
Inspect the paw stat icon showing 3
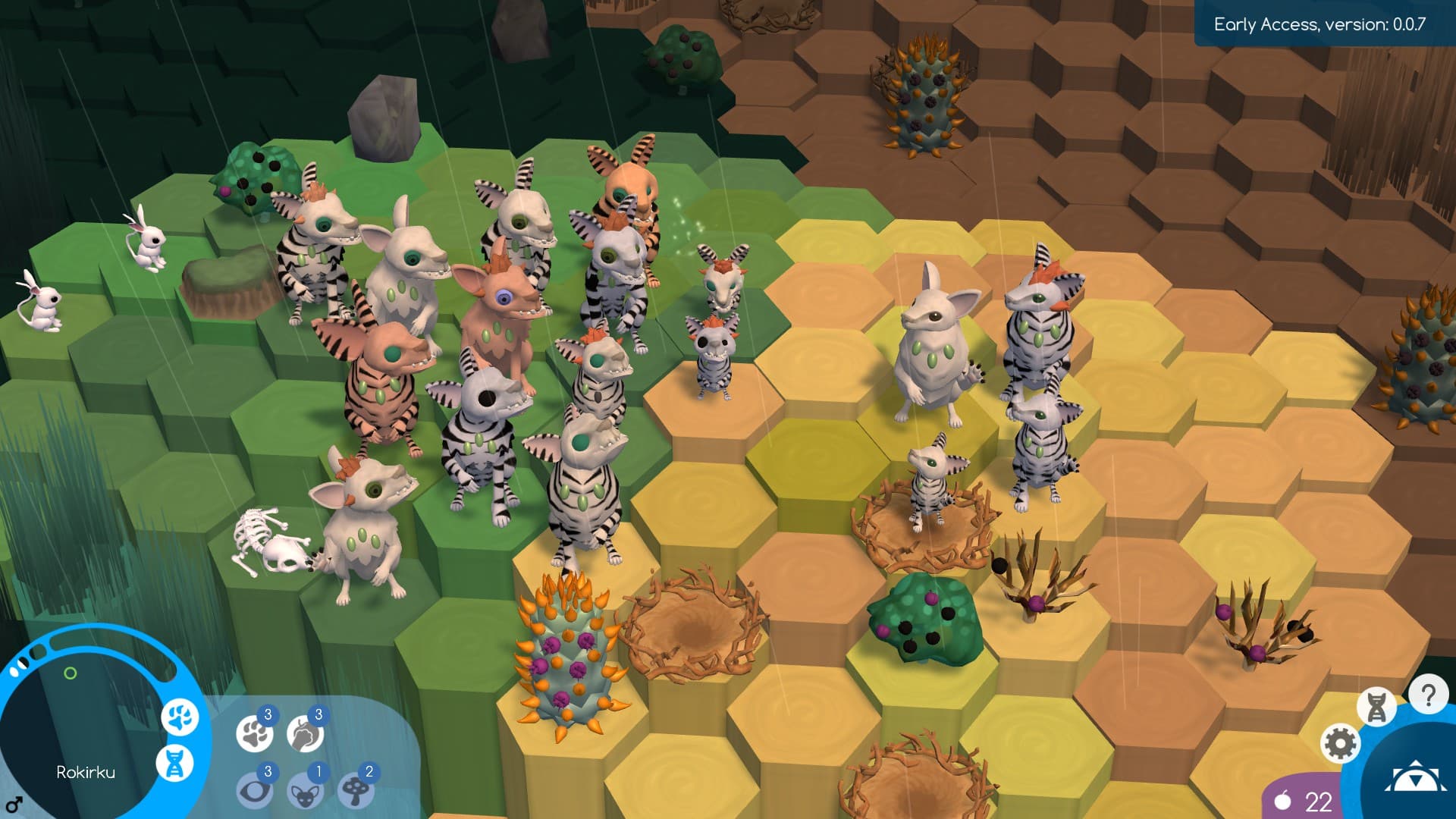click(256, 734)
